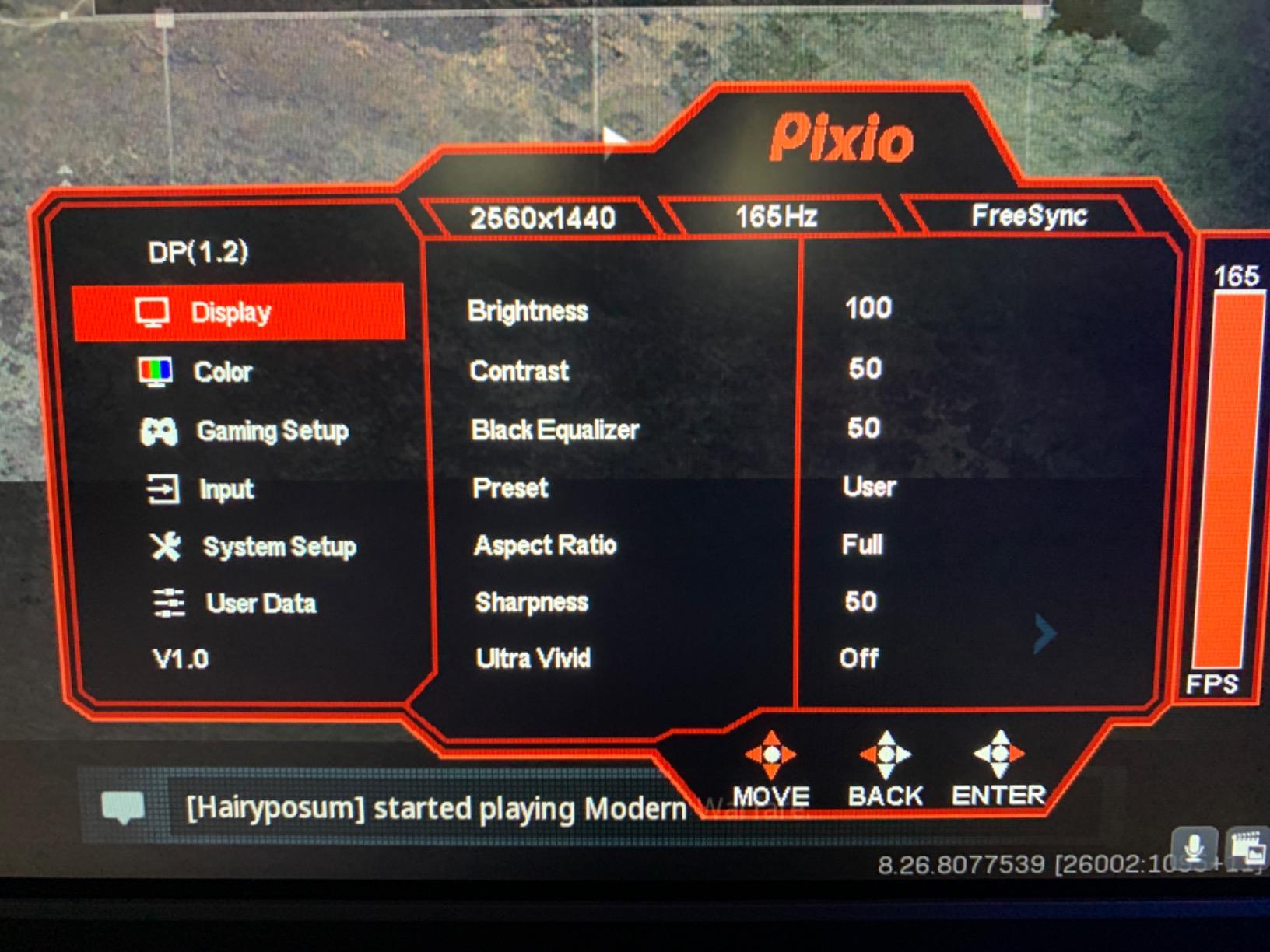The image size is (1270, 952).
Task: Click the BACK navigation icon
Action: click(x=886, y=753)
